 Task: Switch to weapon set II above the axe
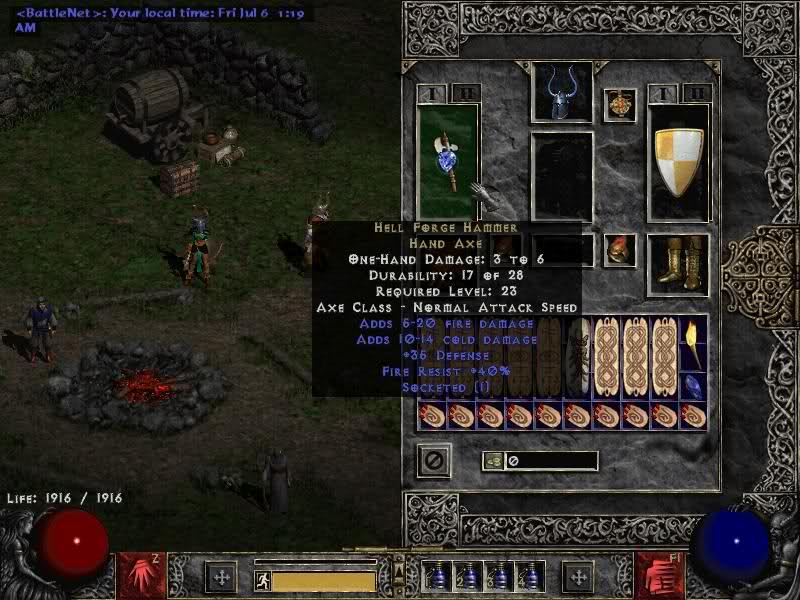click(x=462, y=94)
